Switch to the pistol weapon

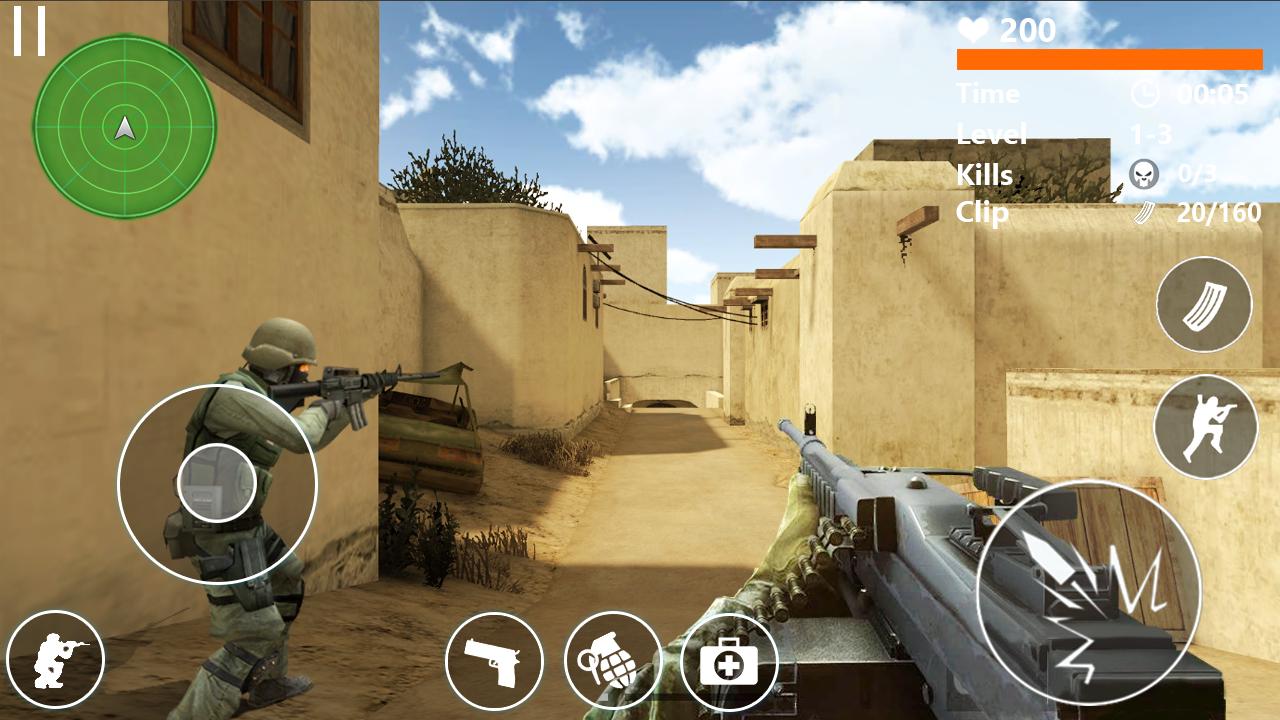coord(494,661)
